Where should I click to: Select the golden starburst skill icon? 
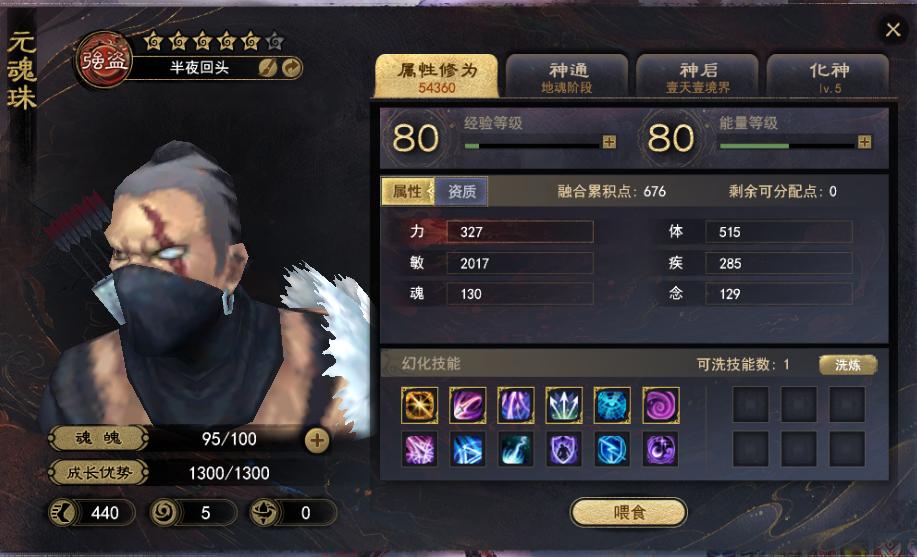tap(418, 404)
